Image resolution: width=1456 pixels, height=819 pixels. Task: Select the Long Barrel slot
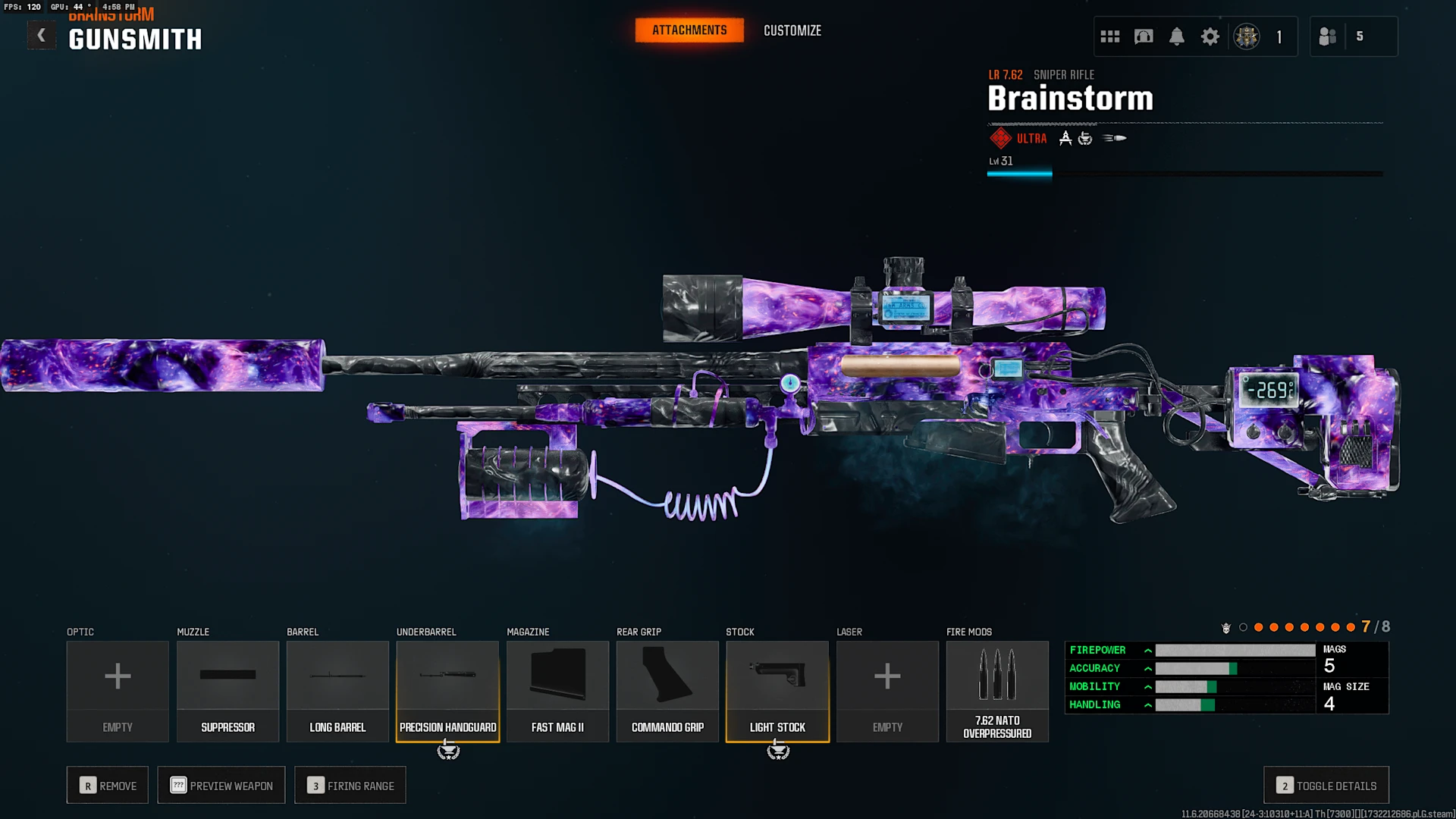pyautogui.click(x=337, y=691)
